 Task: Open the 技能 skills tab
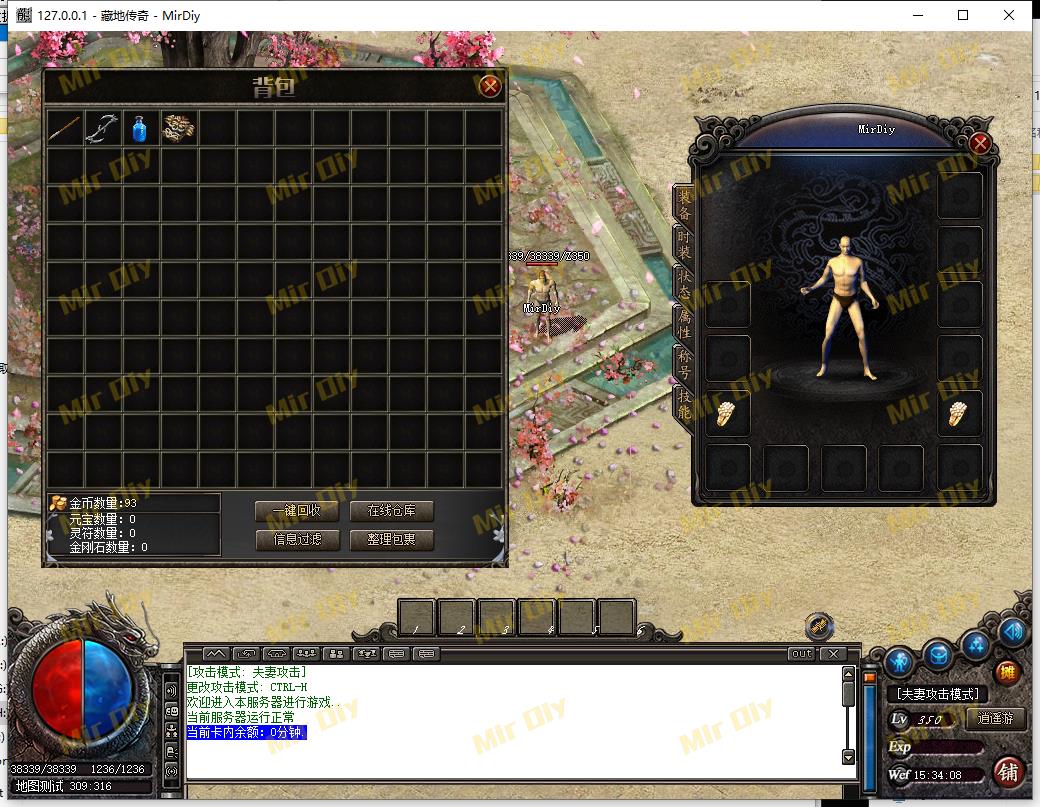pos(685,402)
